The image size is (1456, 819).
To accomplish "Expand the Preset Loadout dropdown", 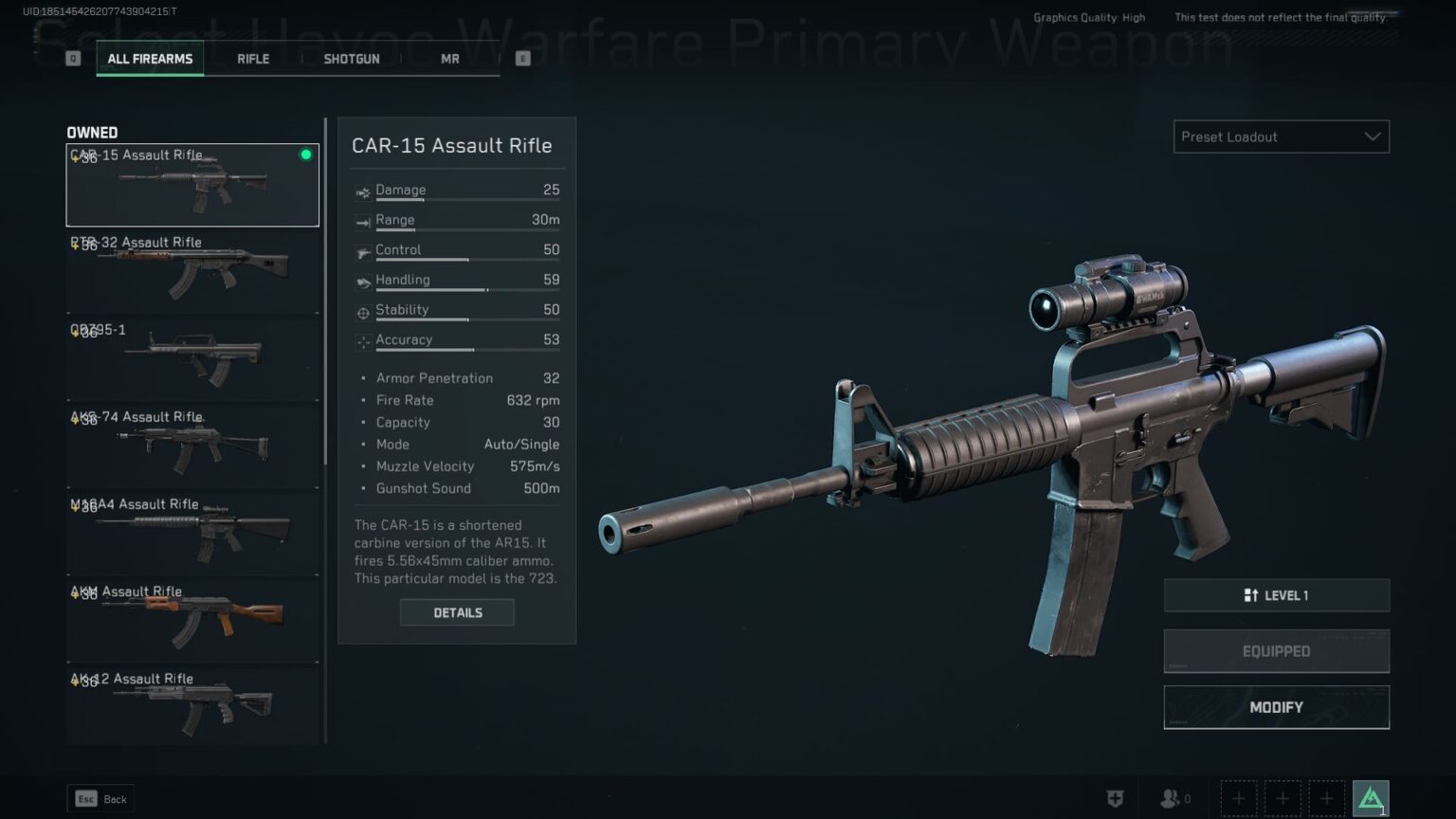I will [x=1281, y=136].
